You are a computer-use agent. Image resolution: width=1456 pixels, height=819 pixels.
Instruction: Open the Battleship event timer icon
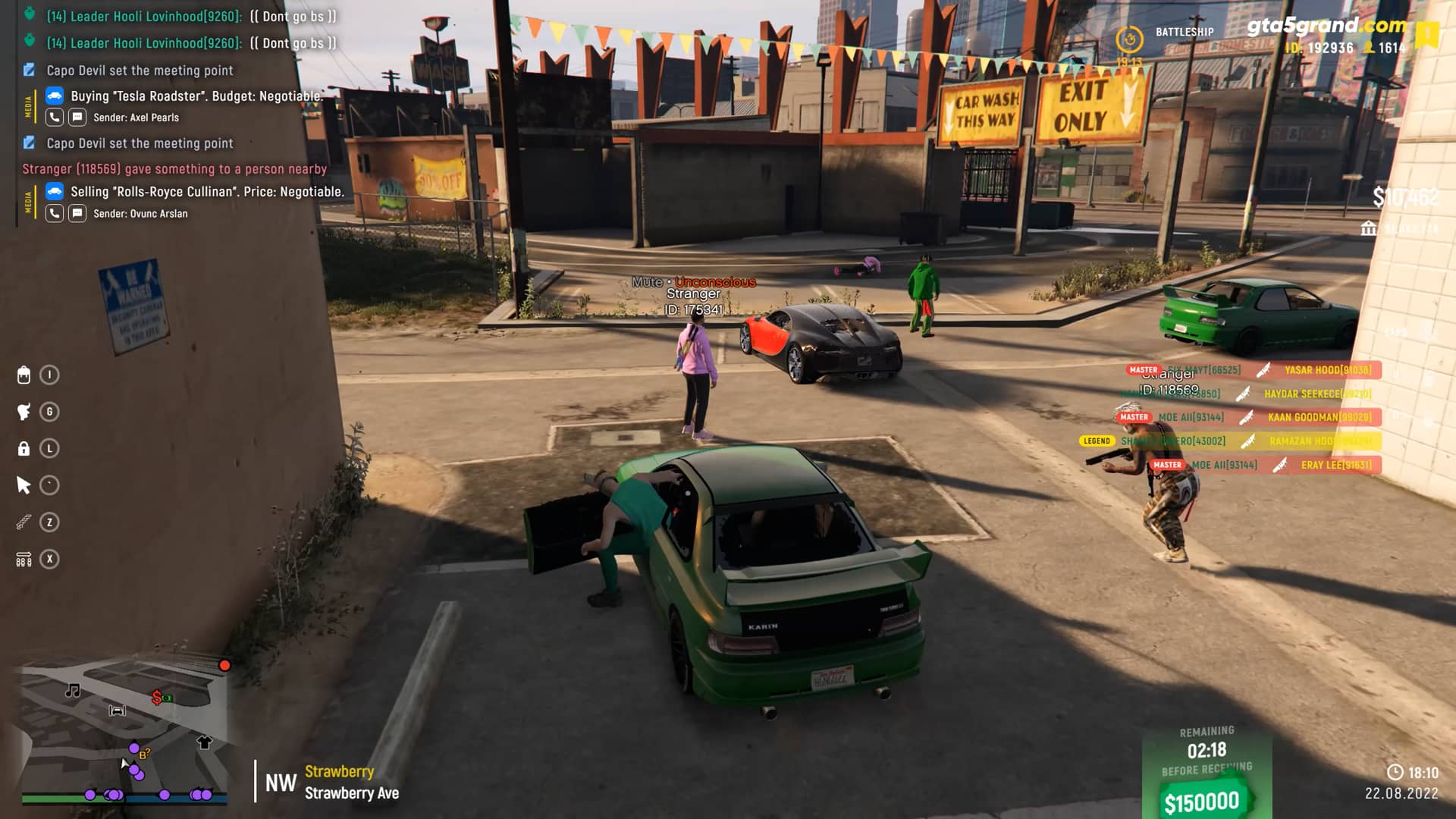tap(1129, 39)
